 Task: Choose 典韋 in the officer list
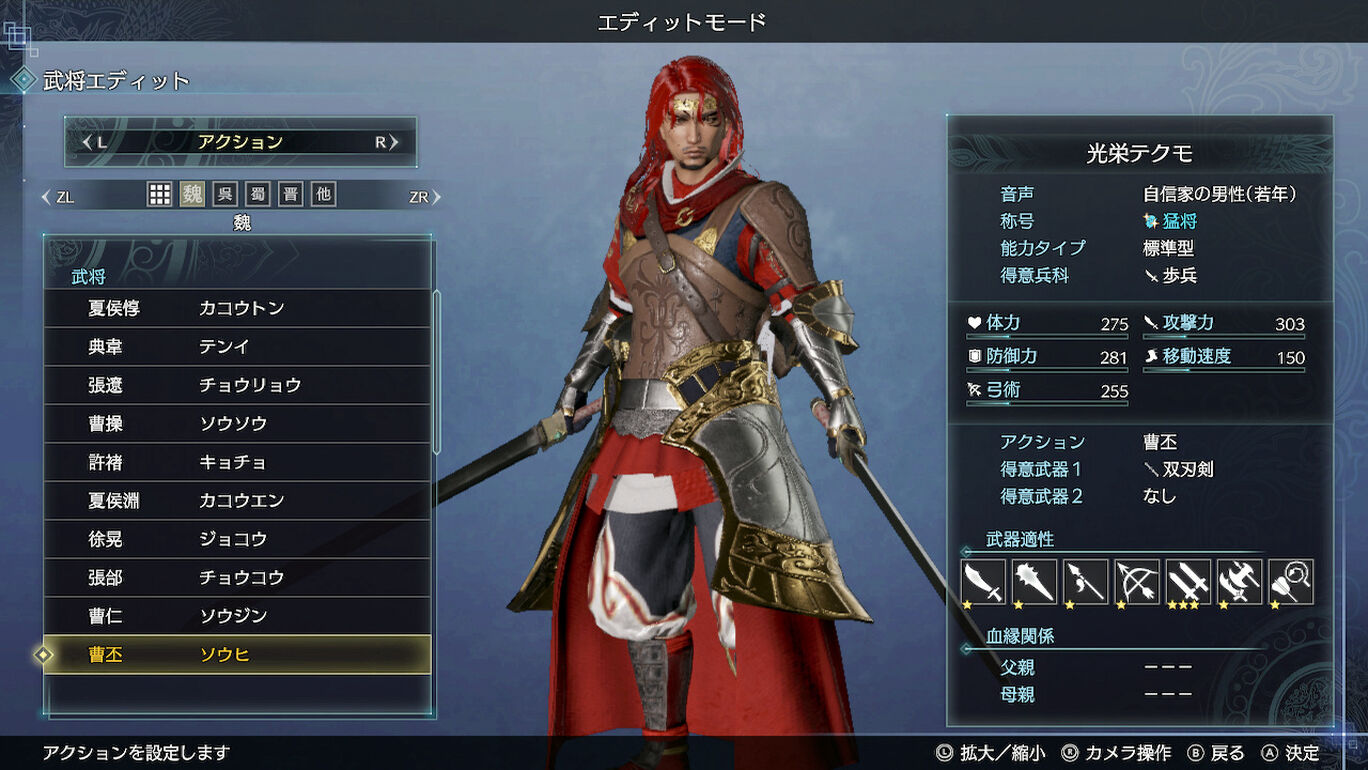click(238, 347)
